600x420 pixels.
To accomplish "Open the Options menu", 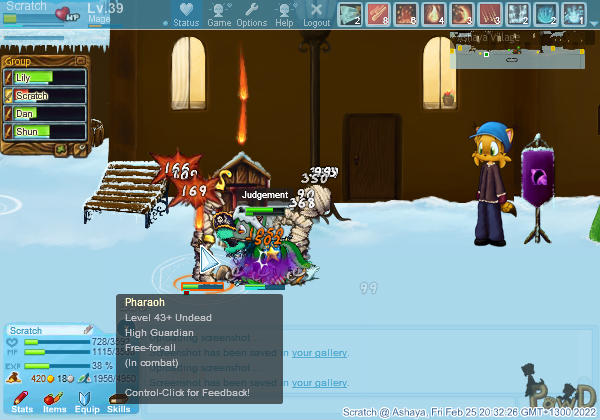I will (251, 14).
